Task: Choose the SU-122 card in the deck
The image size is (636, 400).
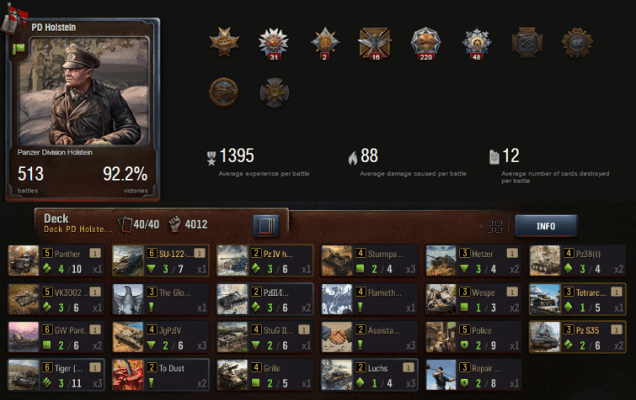Action: [x=161, y=260]
